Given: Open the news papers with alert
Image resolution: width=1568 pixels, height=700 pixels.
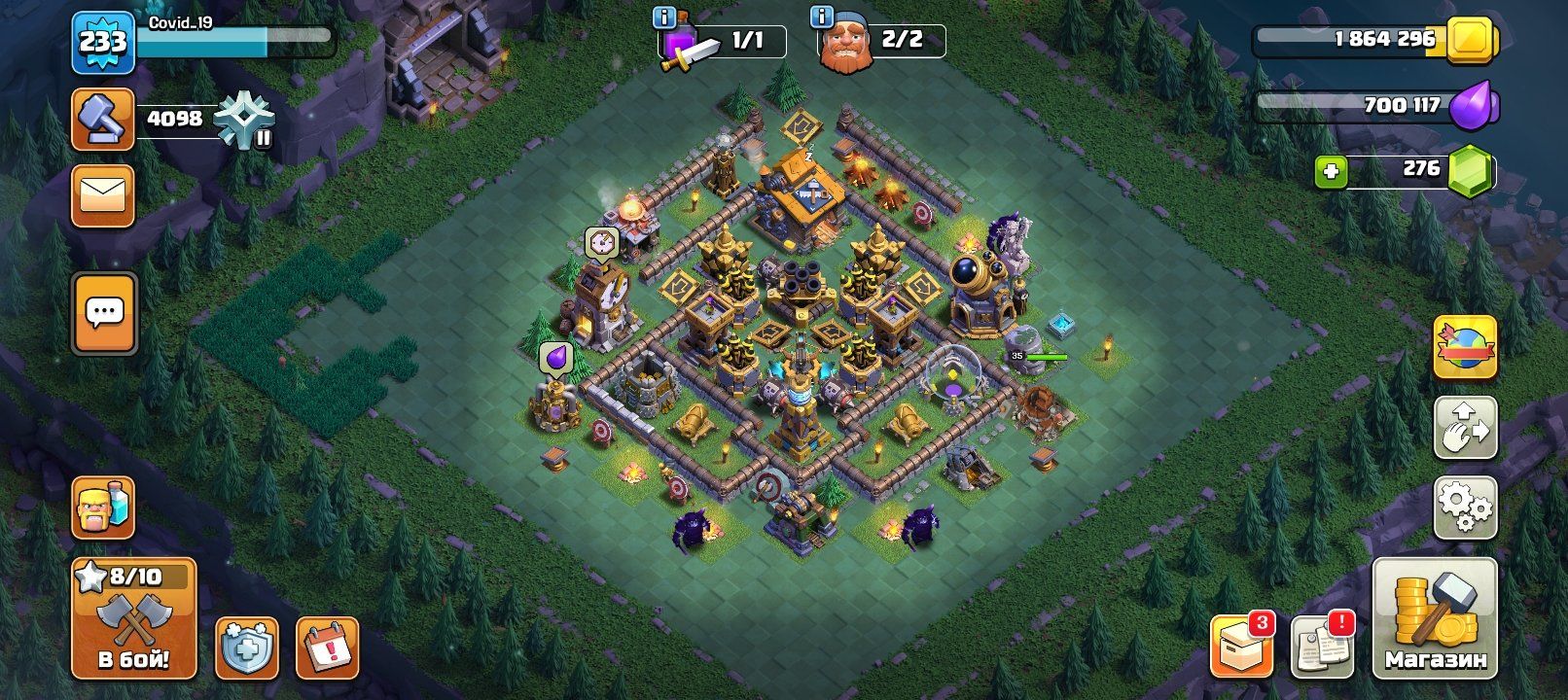Looking at the screenshot, I should [1322, 645].
